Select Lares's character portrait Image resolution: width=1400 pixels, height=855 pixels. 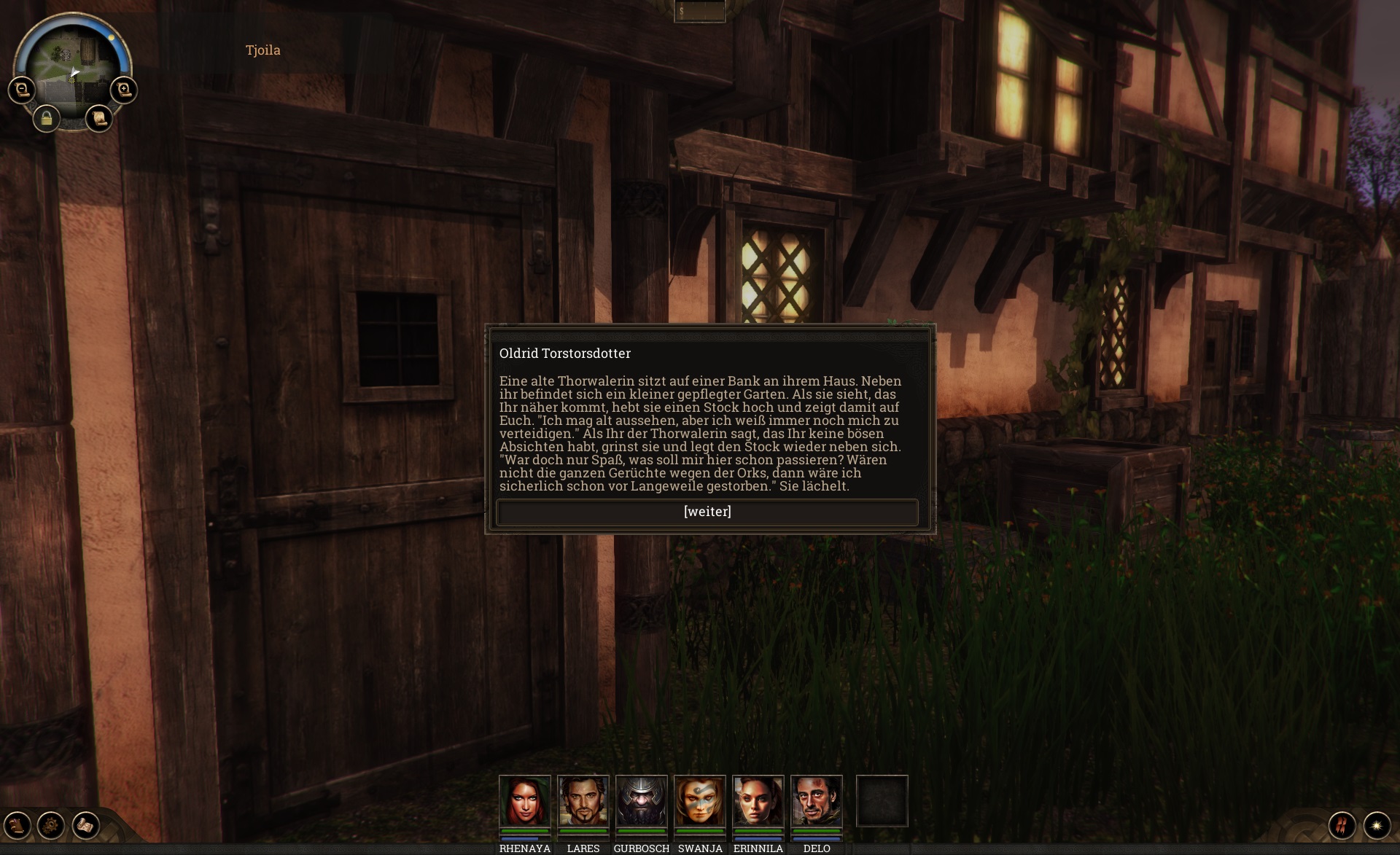pos(583,800)
